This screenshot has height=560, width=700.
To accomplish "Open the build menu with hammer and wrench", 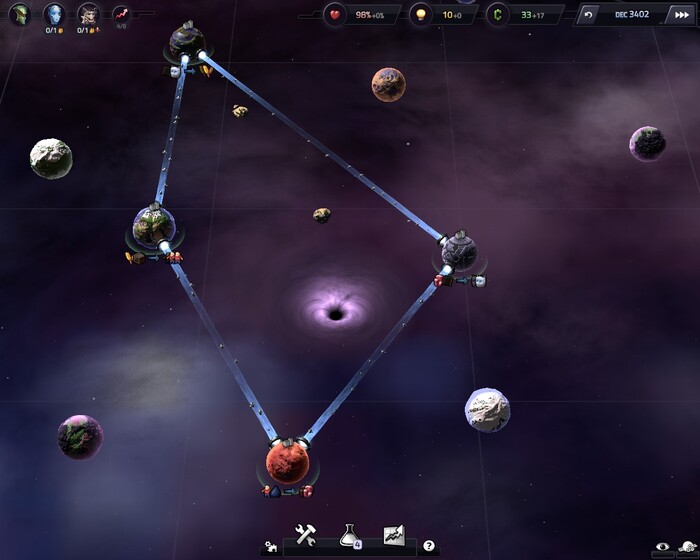I will 306,535.
